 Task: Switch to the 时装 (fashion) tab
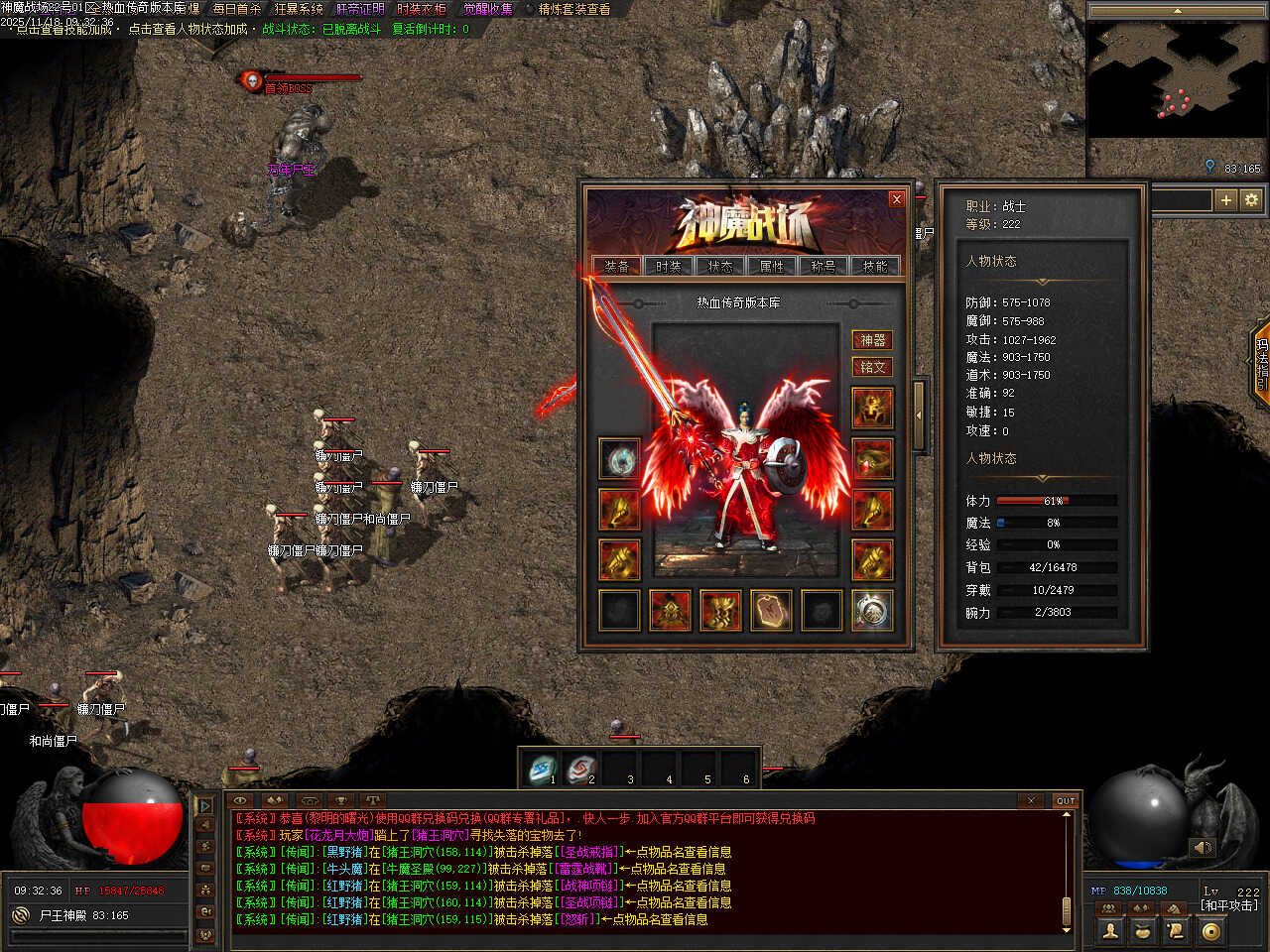point(669,266)
